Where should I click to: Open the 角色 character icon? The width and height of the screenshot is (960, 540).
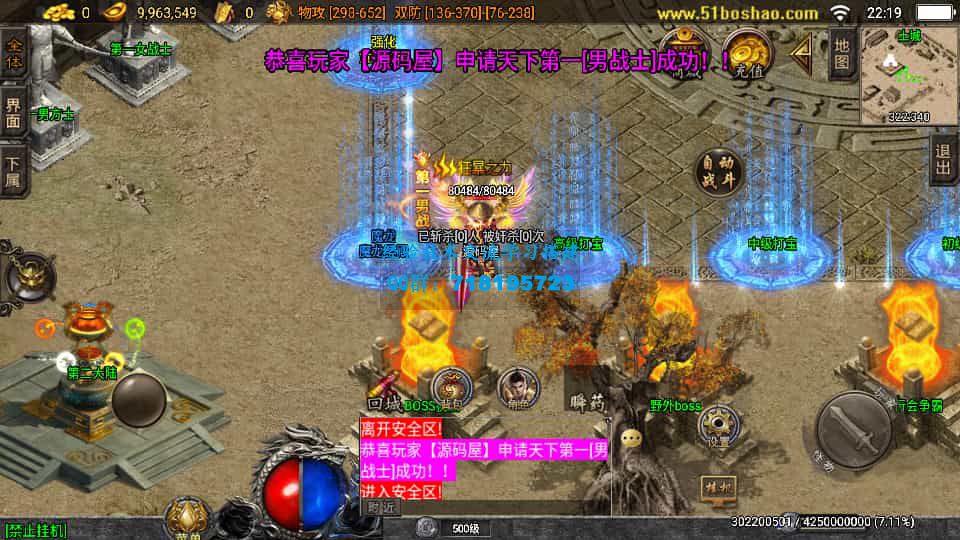coord(517,386)
